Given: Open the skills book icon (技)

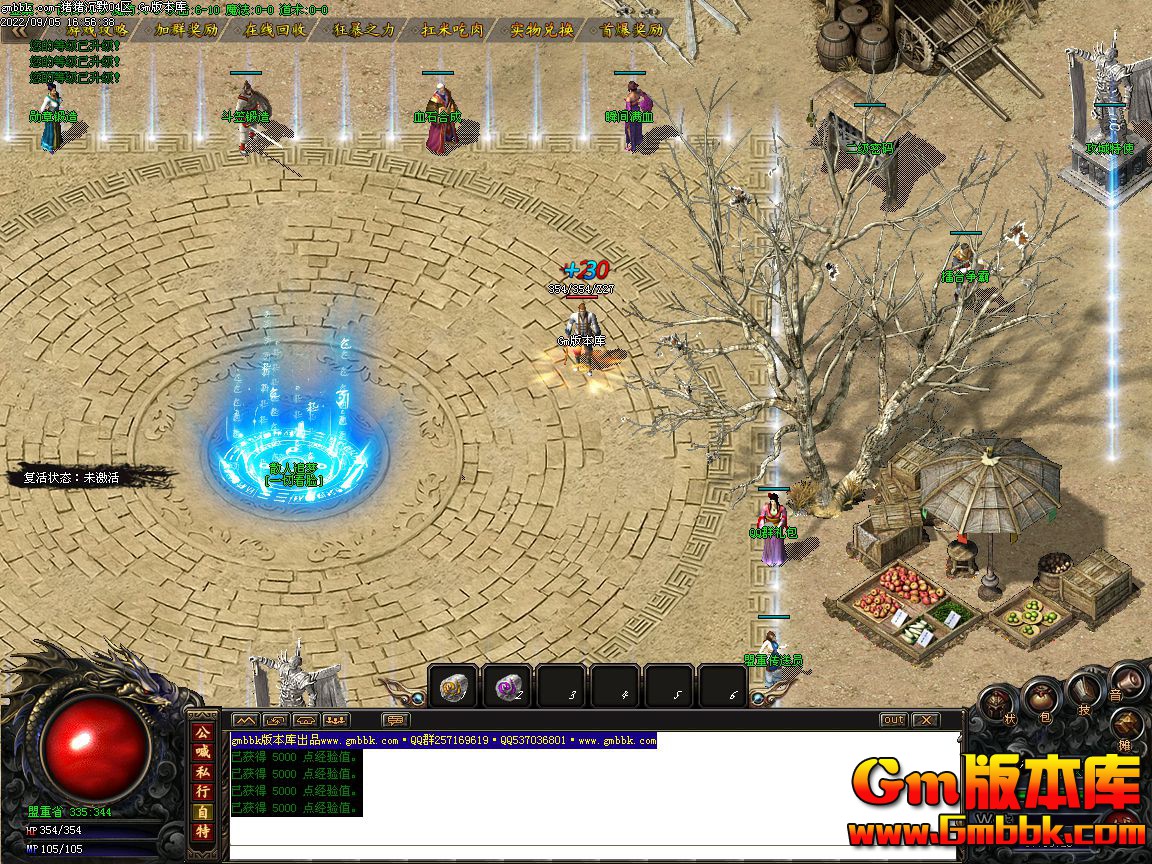Looking at the screenshot, I should (x=1085, y=686).
